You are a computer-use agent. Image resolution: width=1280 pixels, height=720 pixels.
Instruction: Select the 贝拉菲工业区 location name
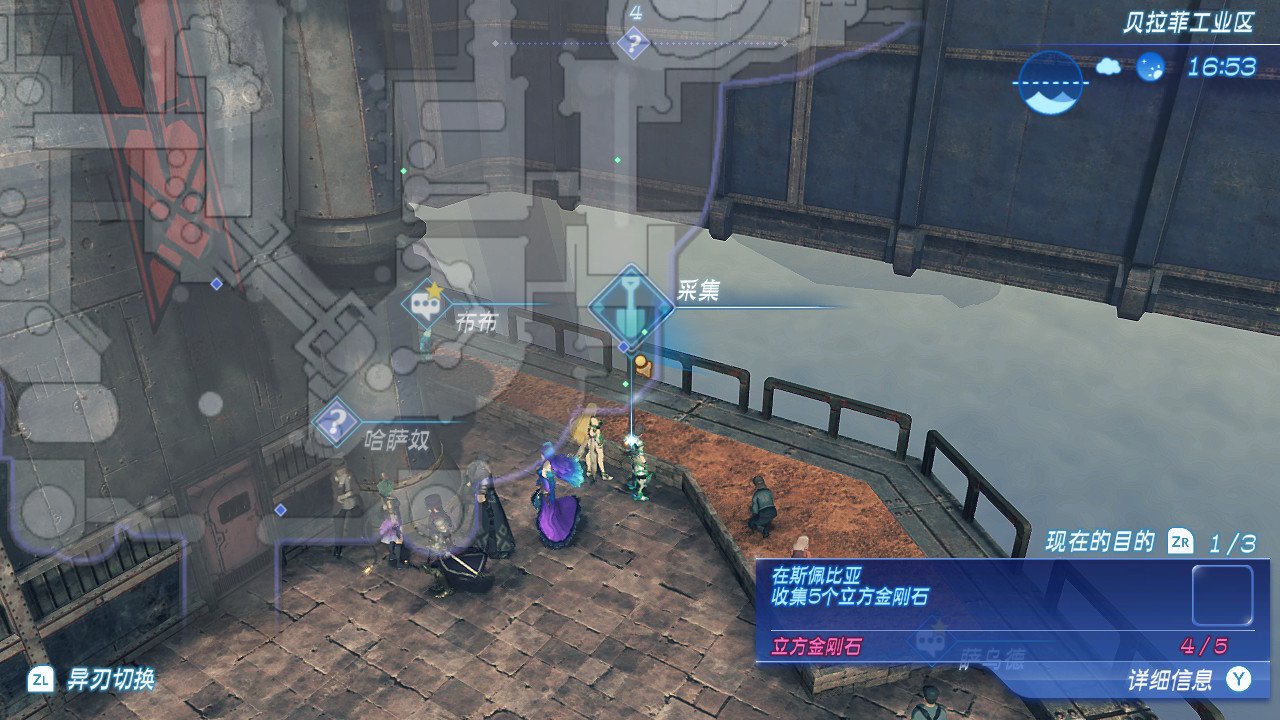click(x=1187, y=25)
